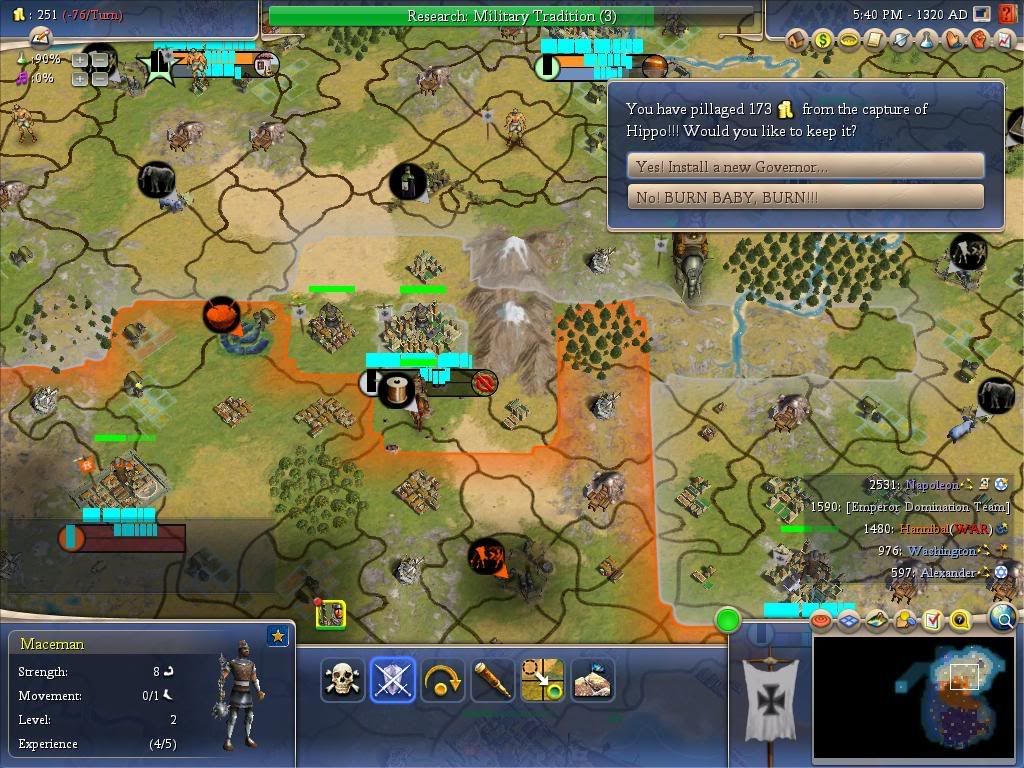Open the Domestic Advisor house icon

point(797,40)
